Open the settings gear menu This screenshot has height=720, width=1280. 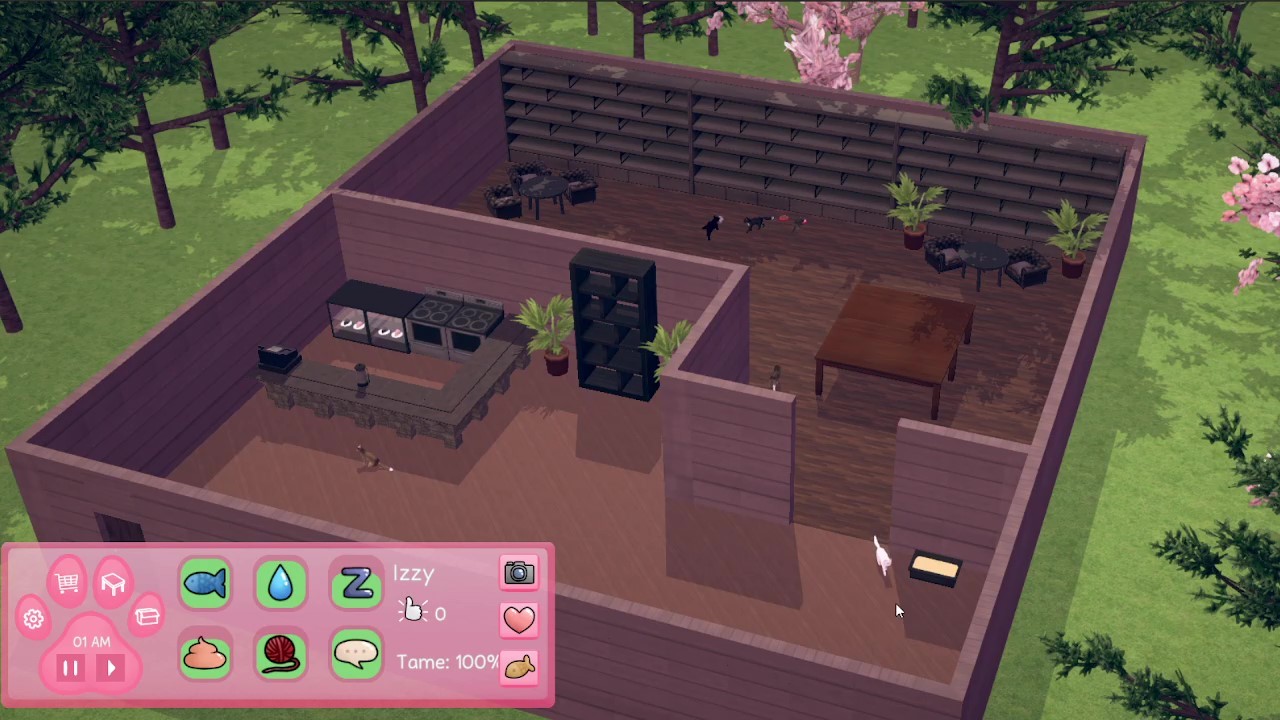tap(33, 619)
